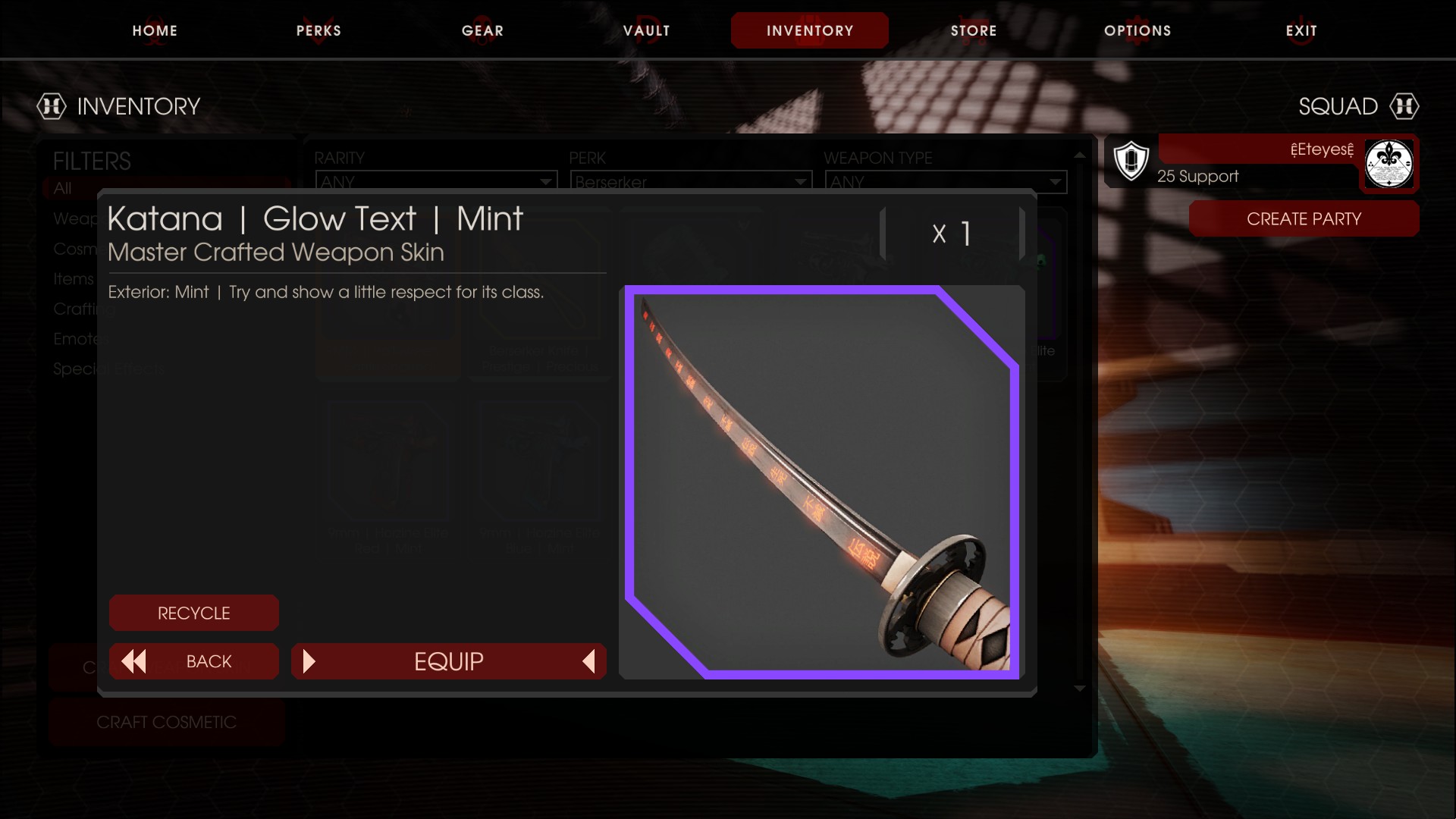Click the player avatar in the squad panel

pyautogui.click(x=1389, y=164)
